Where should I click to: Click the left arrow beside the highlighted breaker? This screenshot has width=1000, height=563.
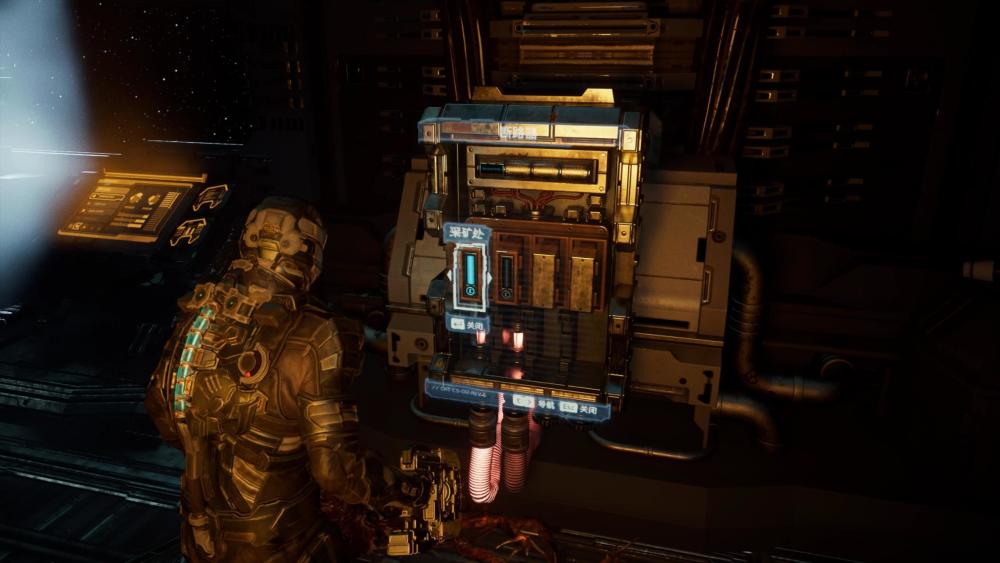pos(449,278)
